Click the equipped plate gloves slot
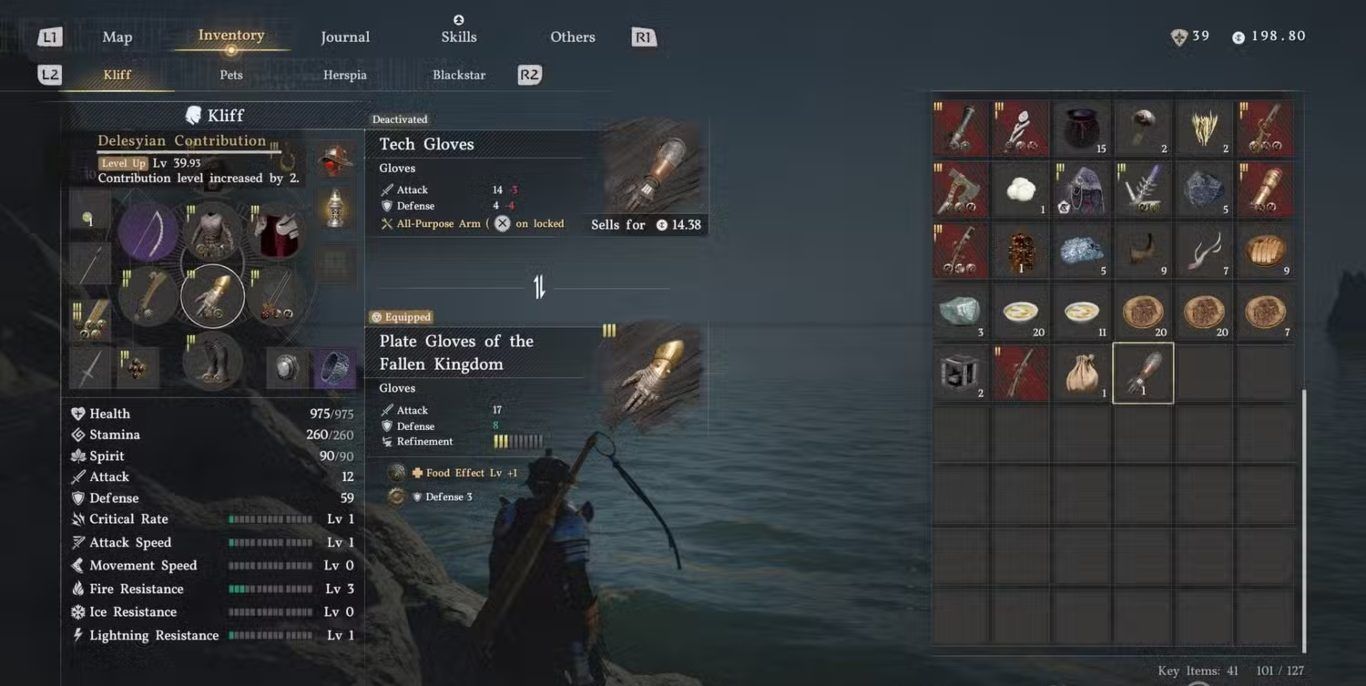The width and height of the screenshot is (1366, 686). tap(212, 296)
